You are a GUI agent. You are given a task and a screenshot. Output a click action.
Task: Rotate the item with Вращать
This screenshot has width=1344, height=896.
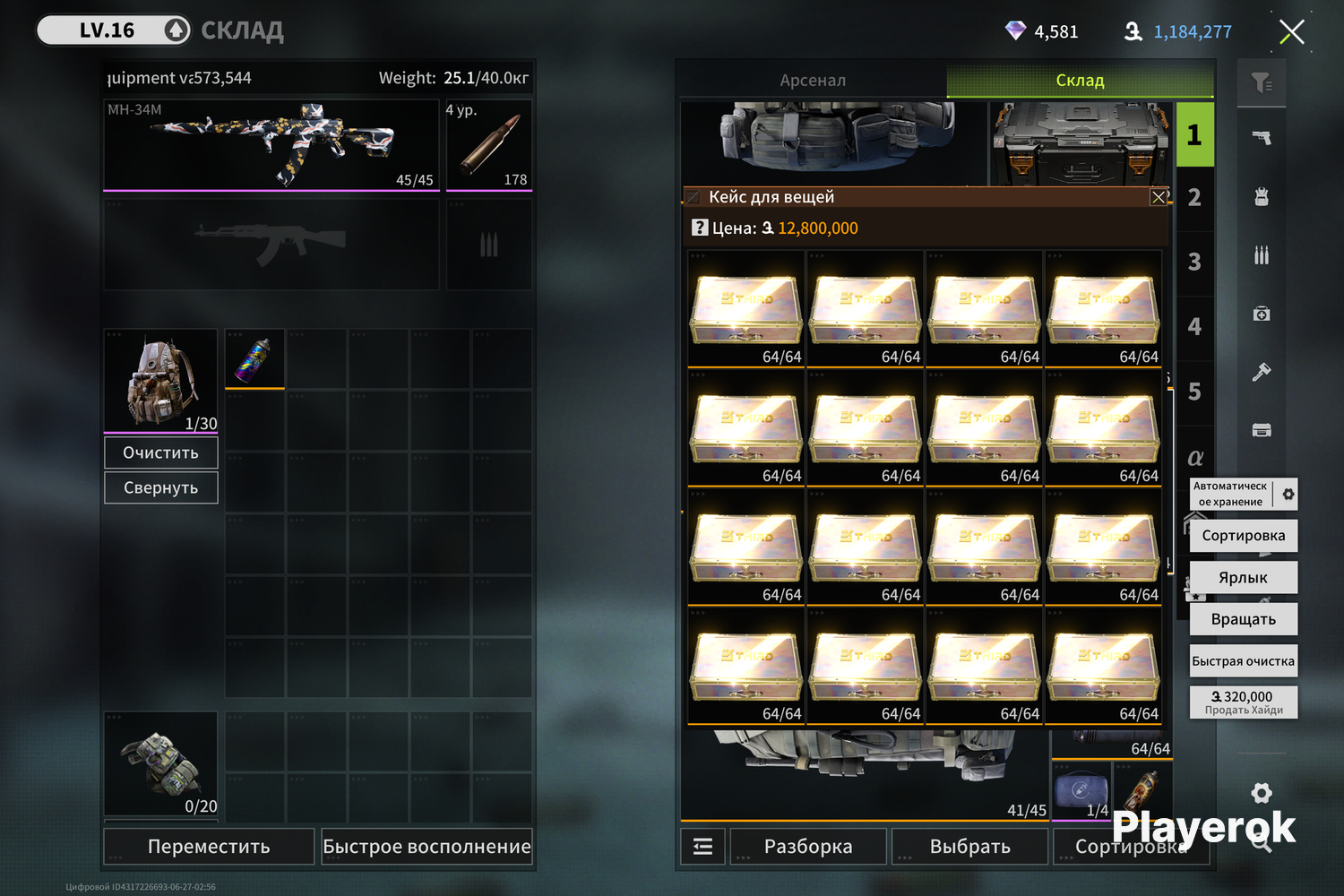click(1243, 619)
